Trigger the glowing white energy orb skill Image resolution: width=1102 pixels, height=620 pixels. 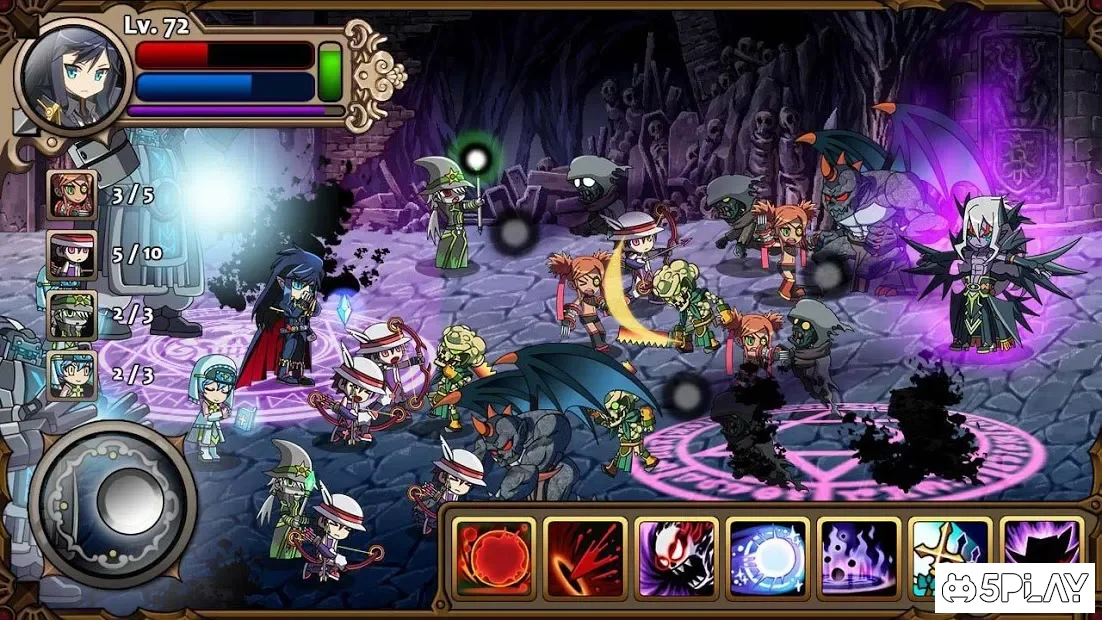click(x=767, y=557)
